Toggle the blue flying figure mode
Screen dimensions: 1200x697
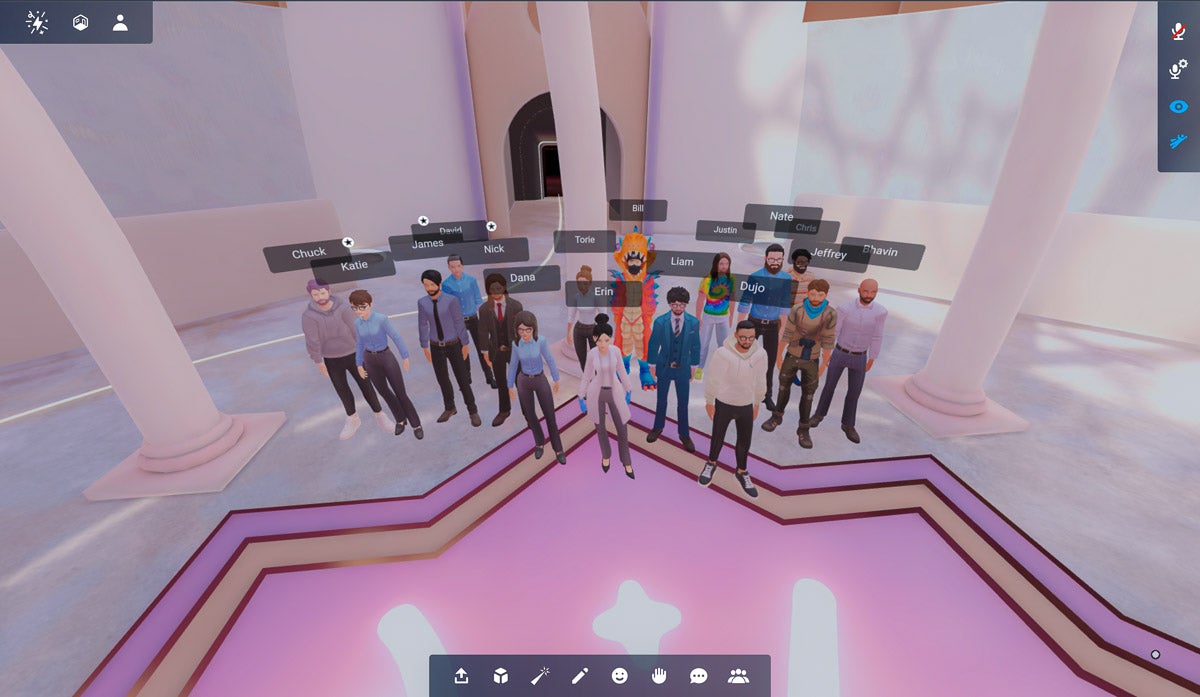tap(1179, 143)
